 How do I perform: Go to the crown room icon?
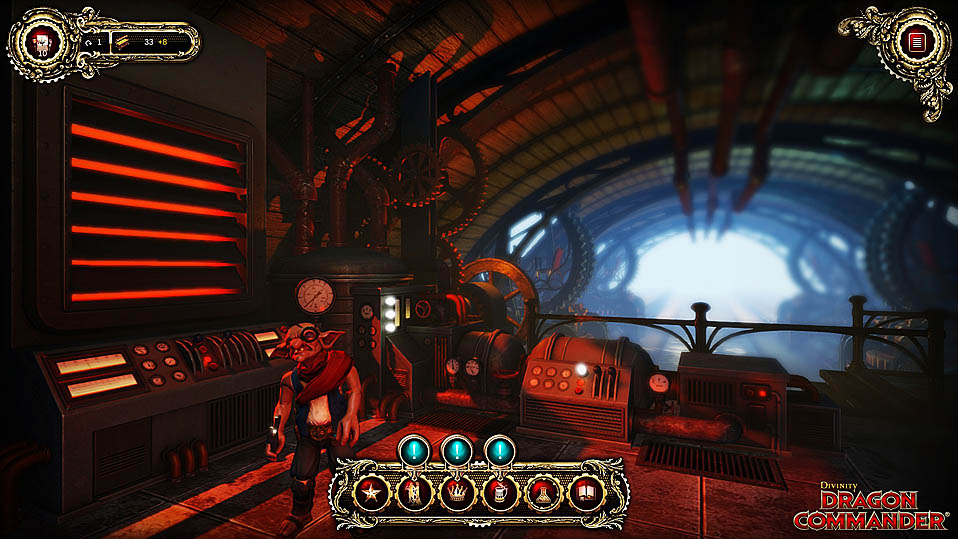tap(454, 492)
